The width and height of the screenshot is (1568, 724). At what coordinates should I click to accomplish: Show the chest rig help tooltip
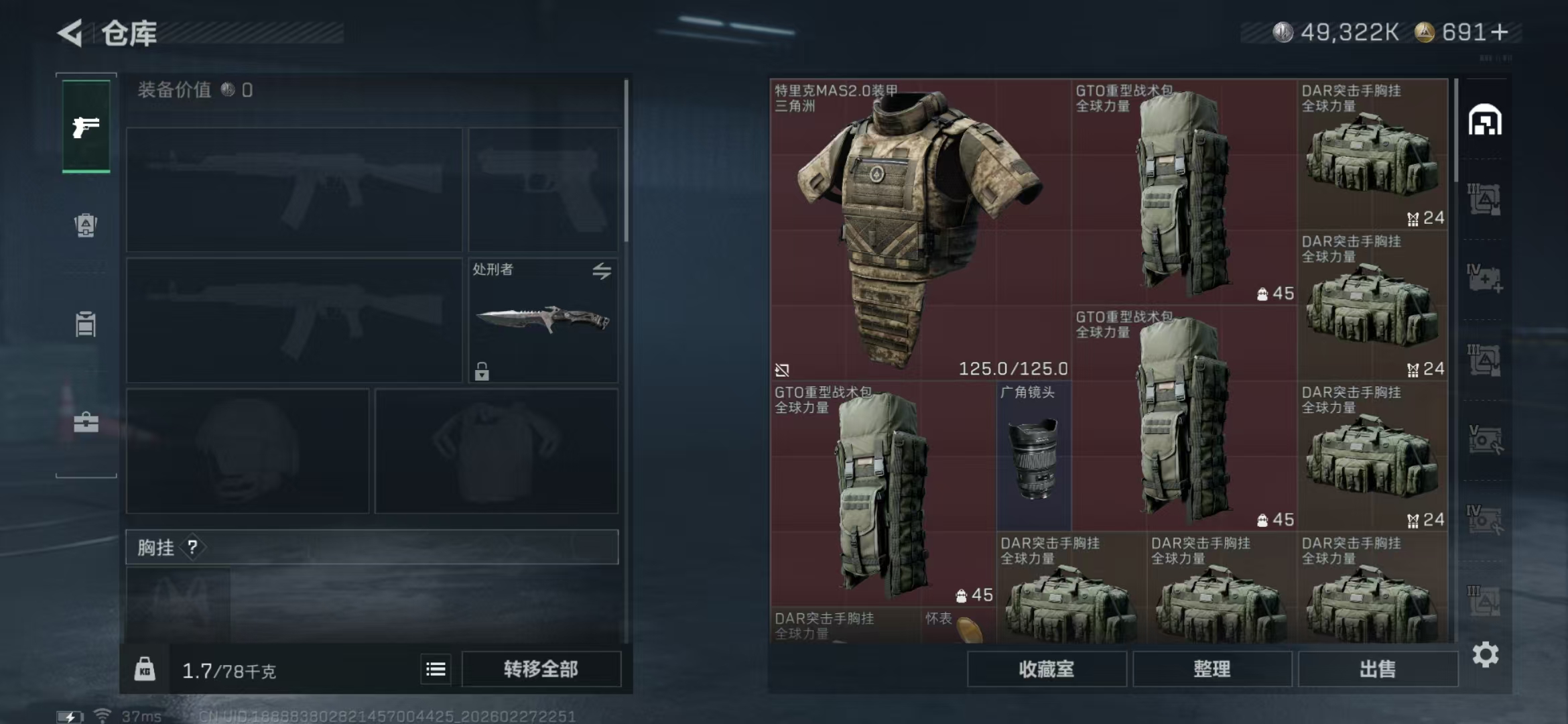pos(192,548)
